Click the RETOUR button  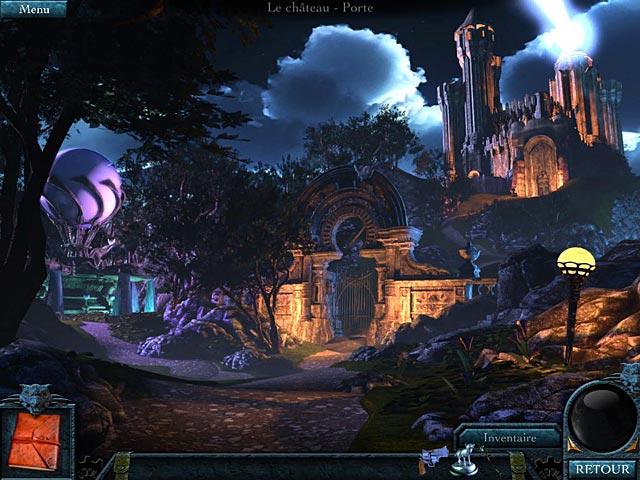click(598, 467)
